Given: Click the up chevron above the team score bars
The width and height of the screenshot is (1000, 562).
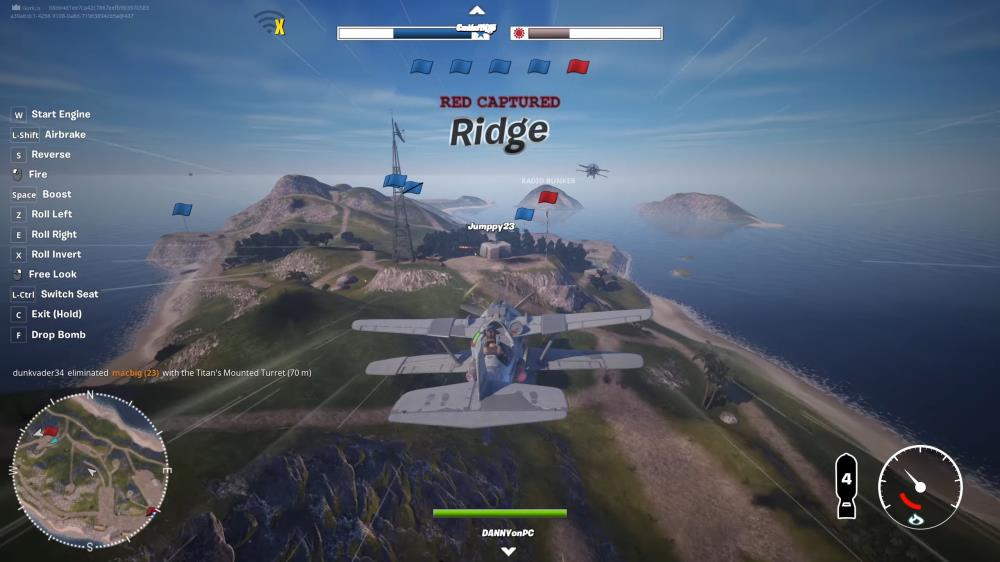Looking at the screenshot, I should pos(477,11).
